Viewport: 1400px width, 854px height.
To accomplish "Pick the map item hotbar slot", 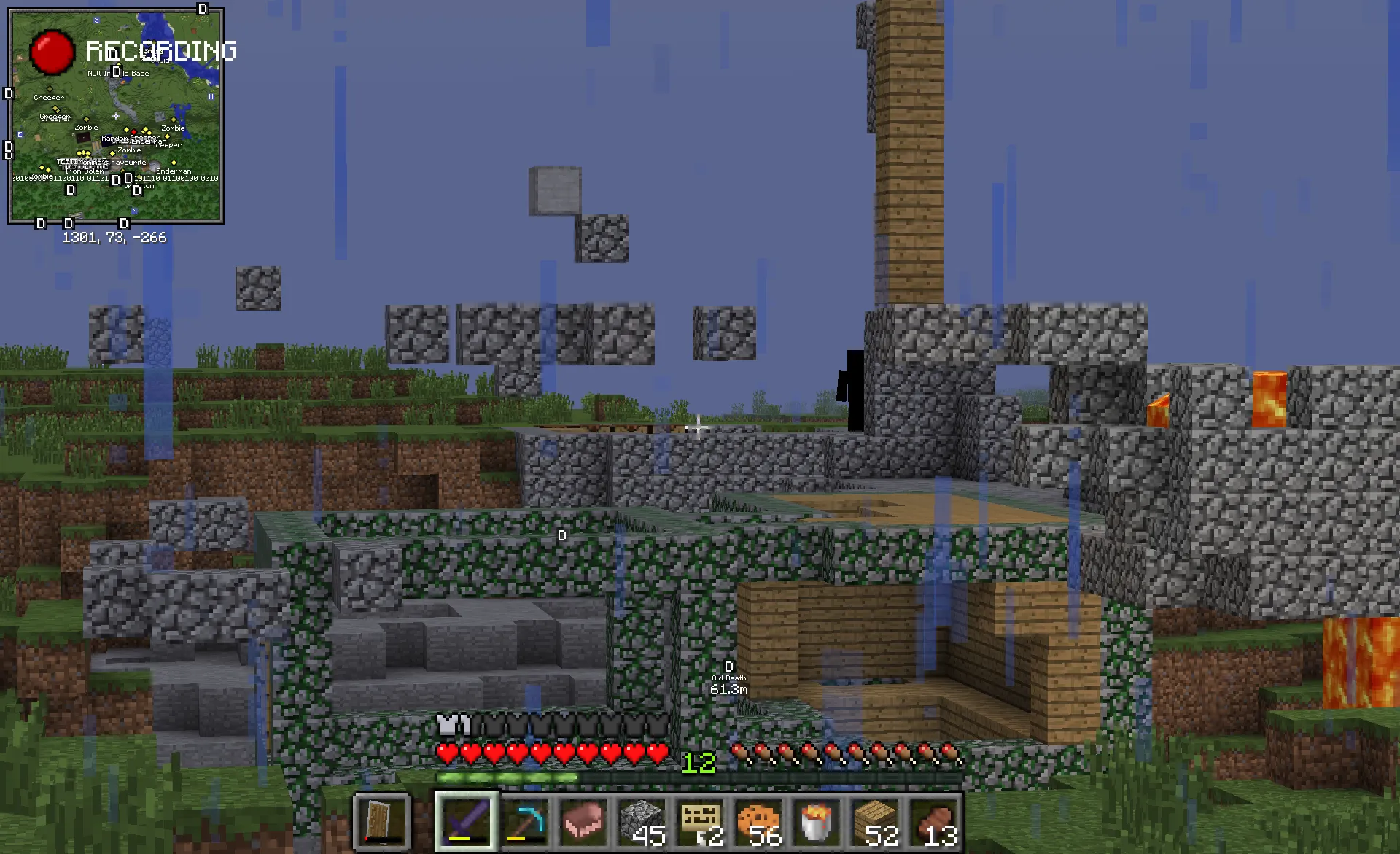I will pos(700,821).
